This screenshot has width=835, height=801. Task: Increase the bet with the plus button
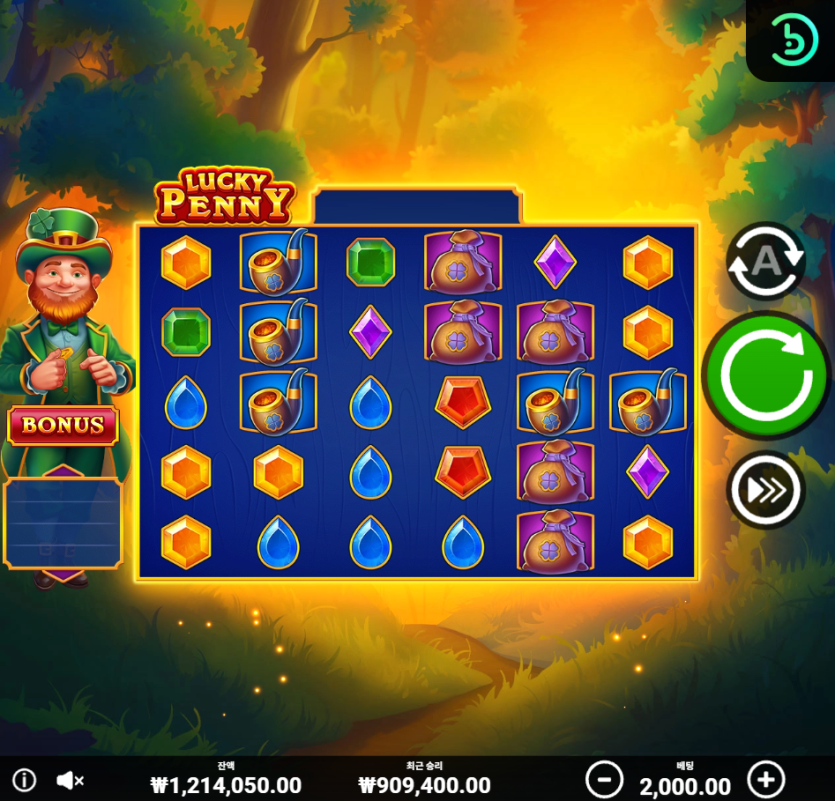click(766, 779)
